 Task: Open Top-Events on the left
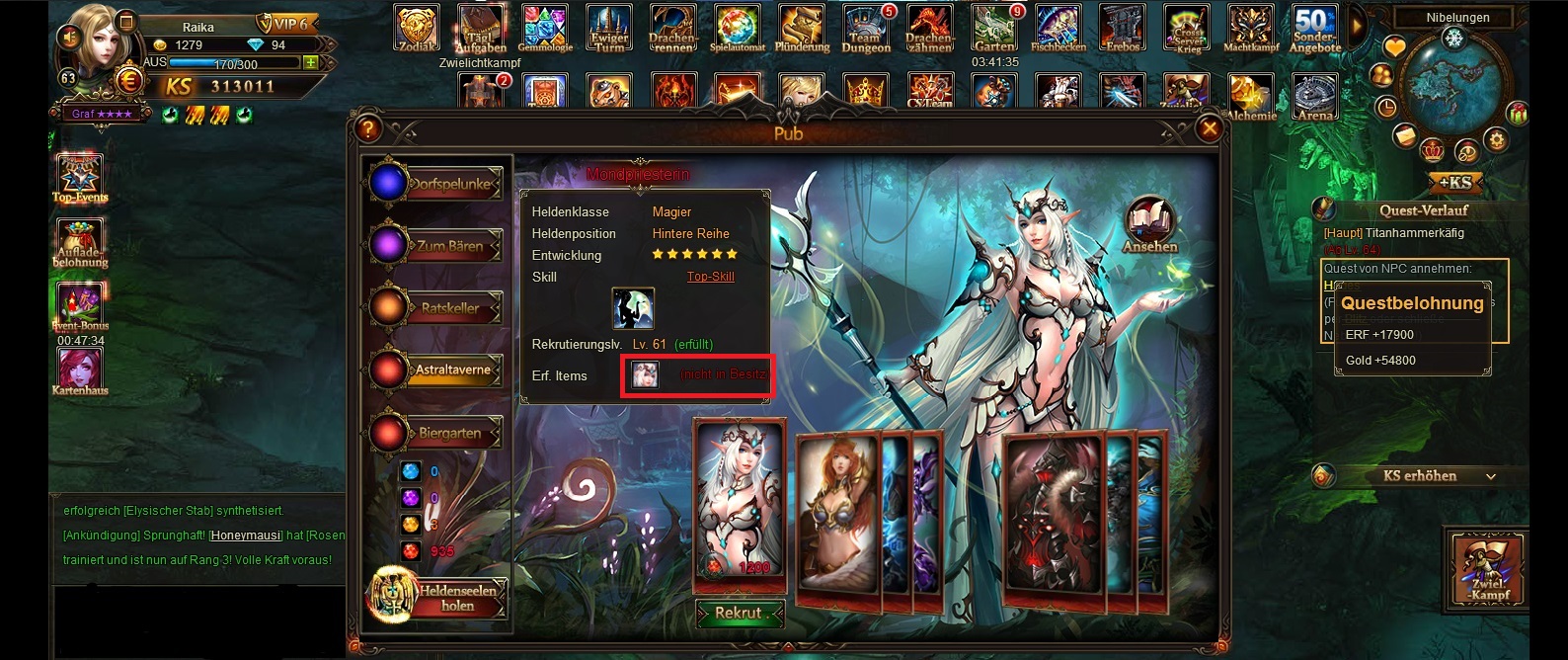[80, 178]
